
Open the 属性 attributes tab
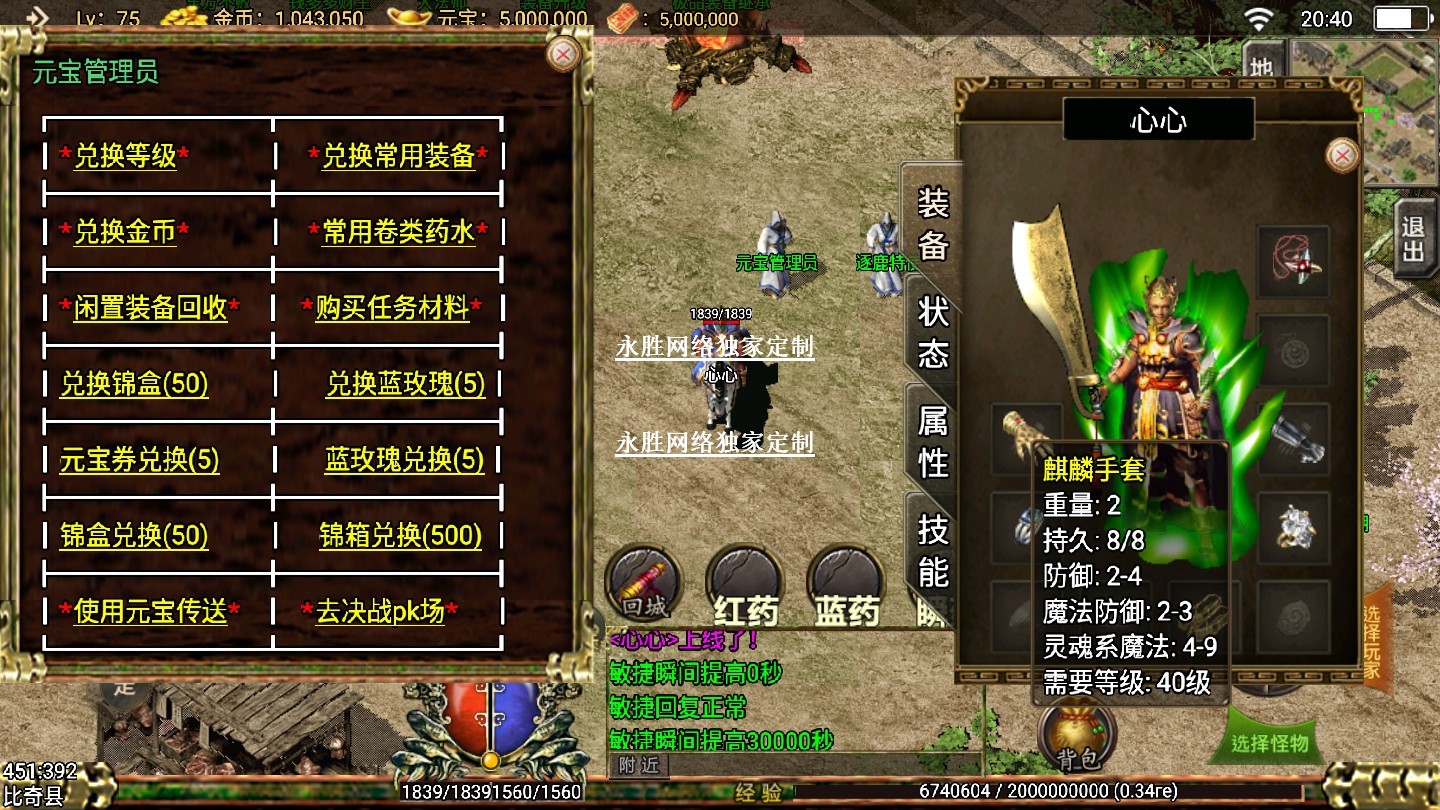pos(933,441)
